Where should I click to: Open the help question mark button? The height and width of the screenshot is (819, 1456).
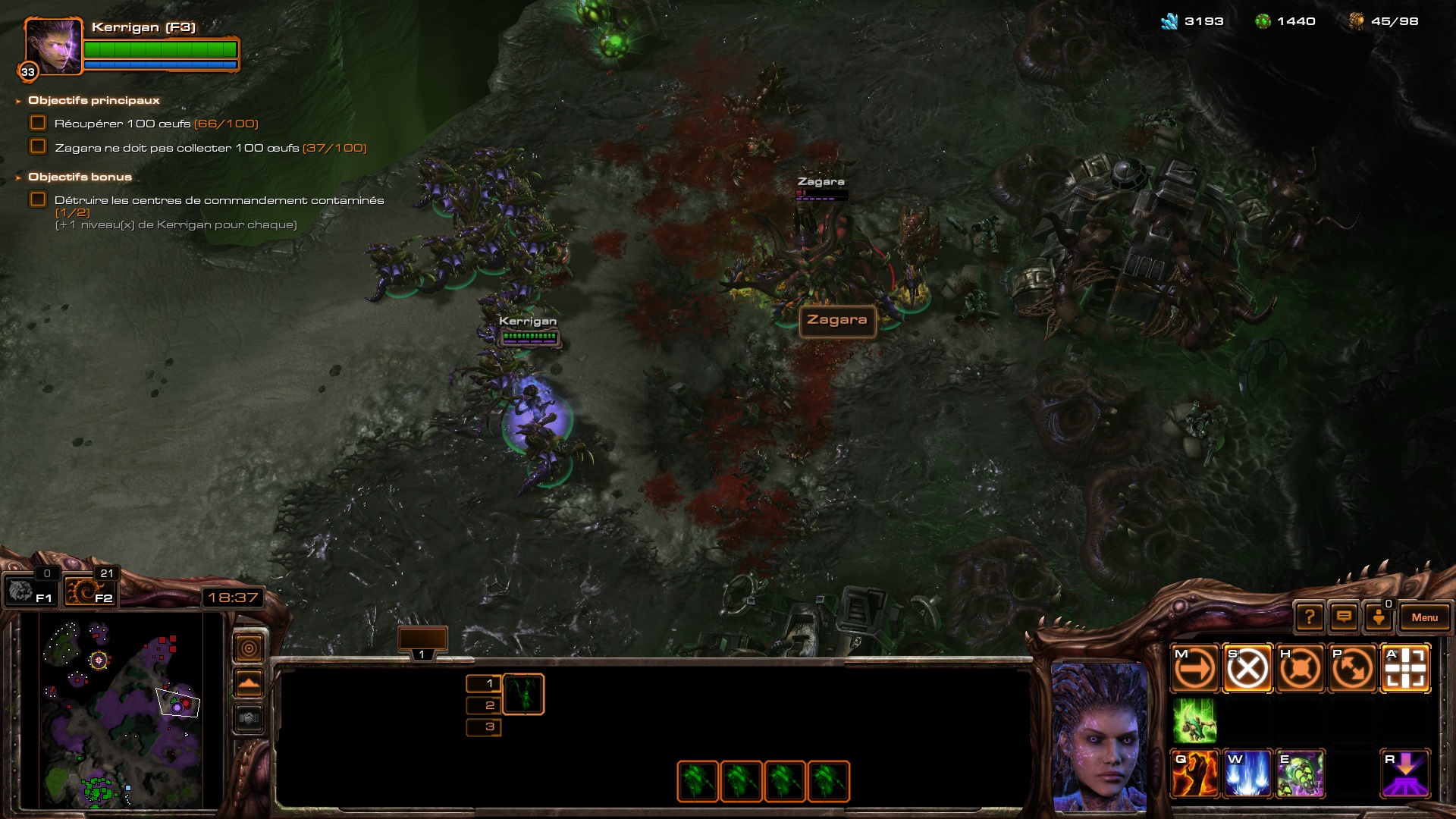coord(1310,617)
